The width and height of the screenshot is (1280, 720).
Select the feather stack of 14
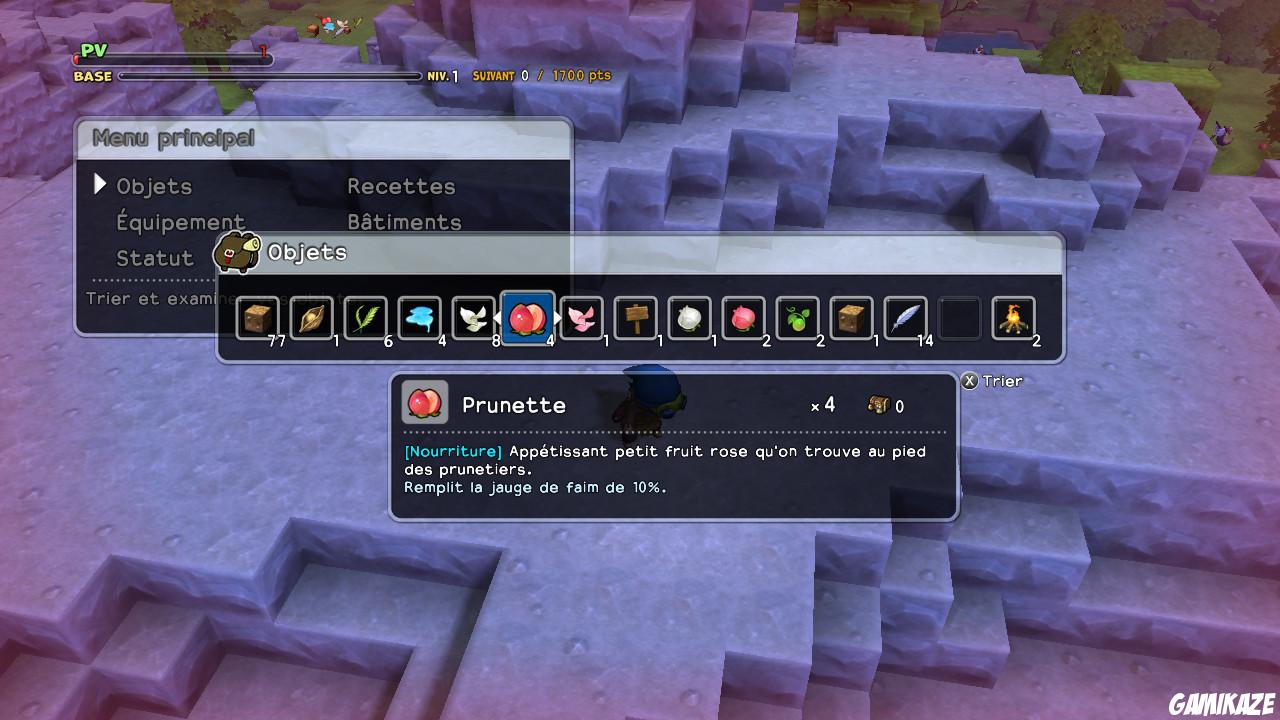click(905, 316)
